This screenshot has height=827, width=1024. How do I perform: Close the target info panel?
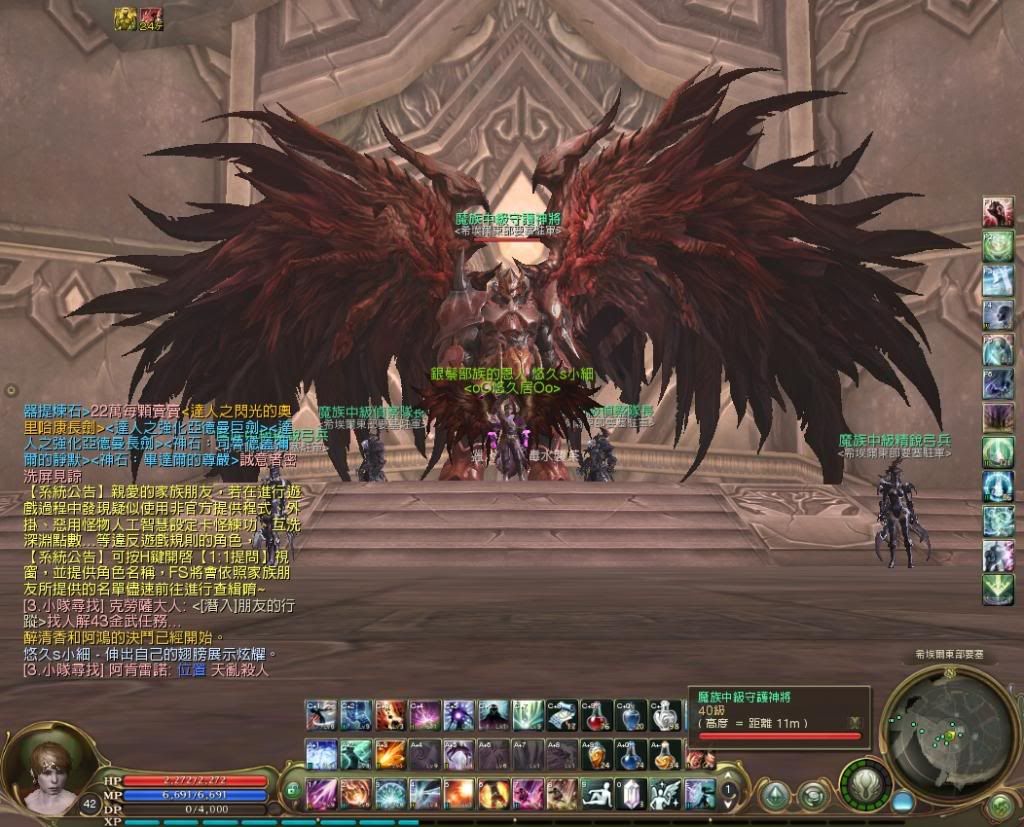pos(853,722)
